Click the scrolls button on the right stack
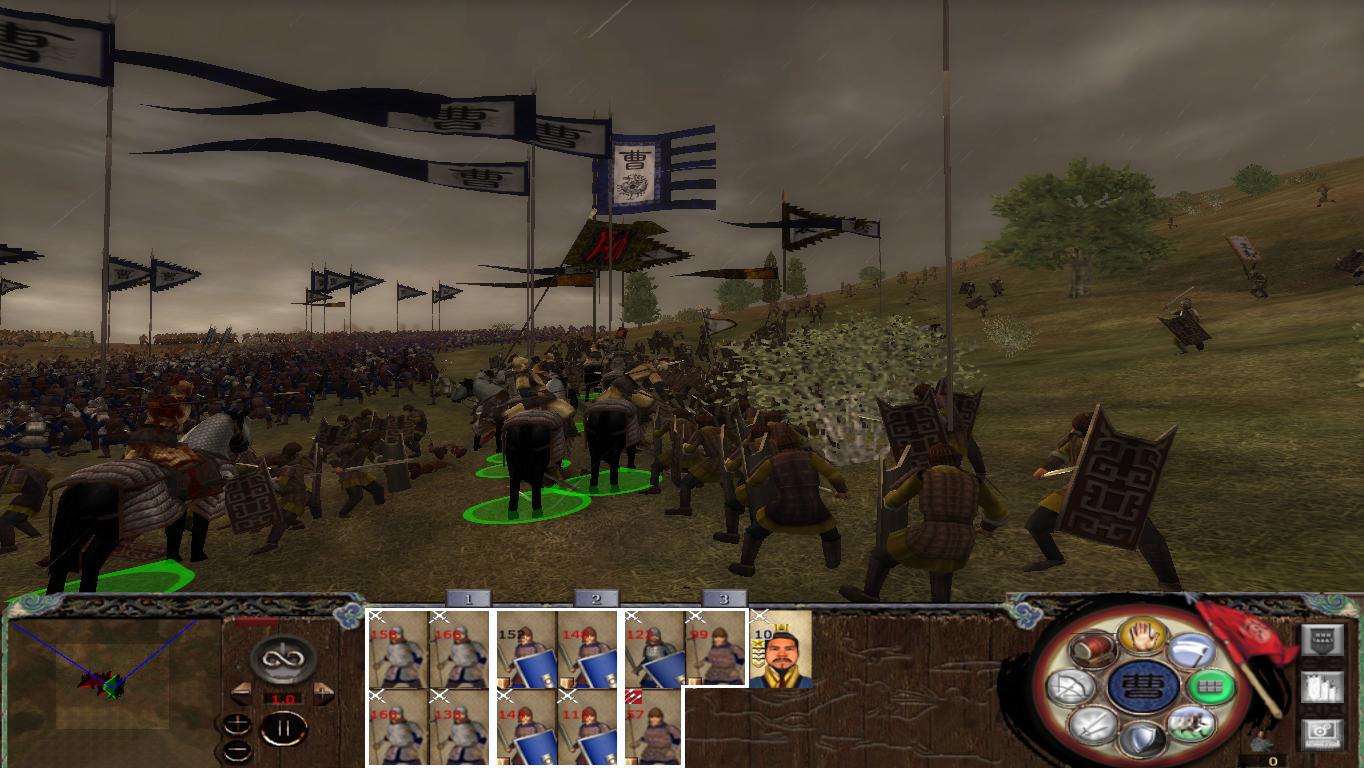 click(1323, 688)
